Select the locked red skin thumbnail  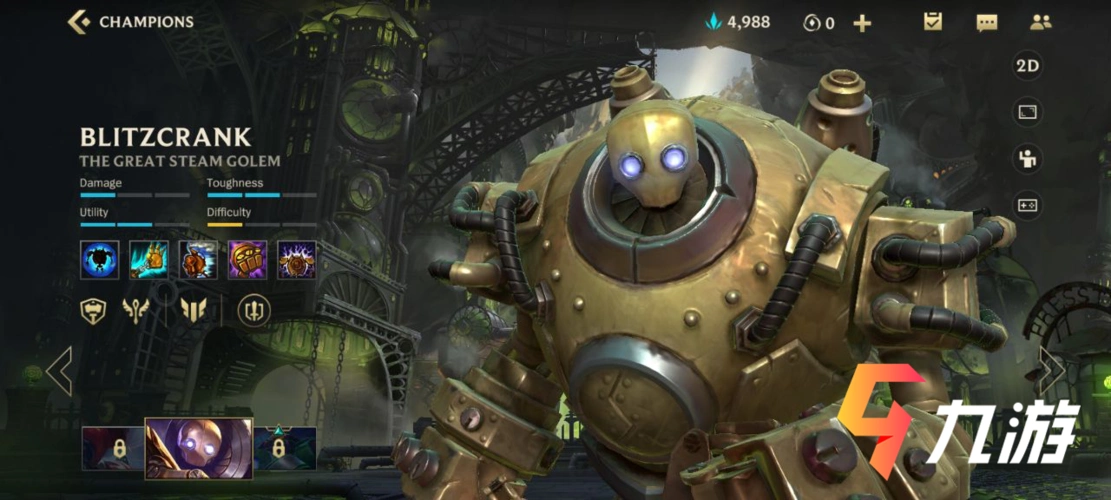click(113, 447)
